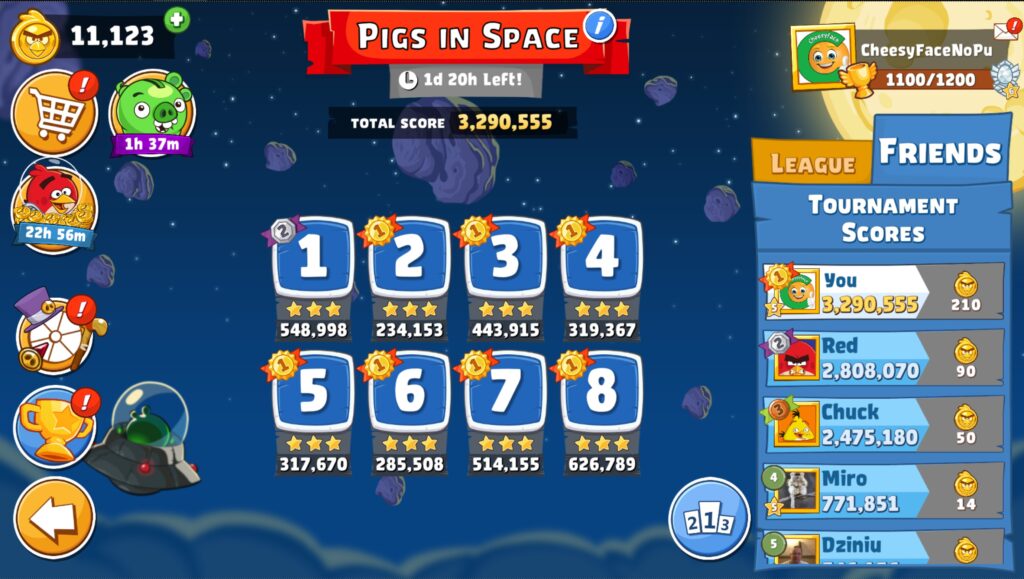Open the top hat prize wheel

pyautogui.click(x=54, y=333)
